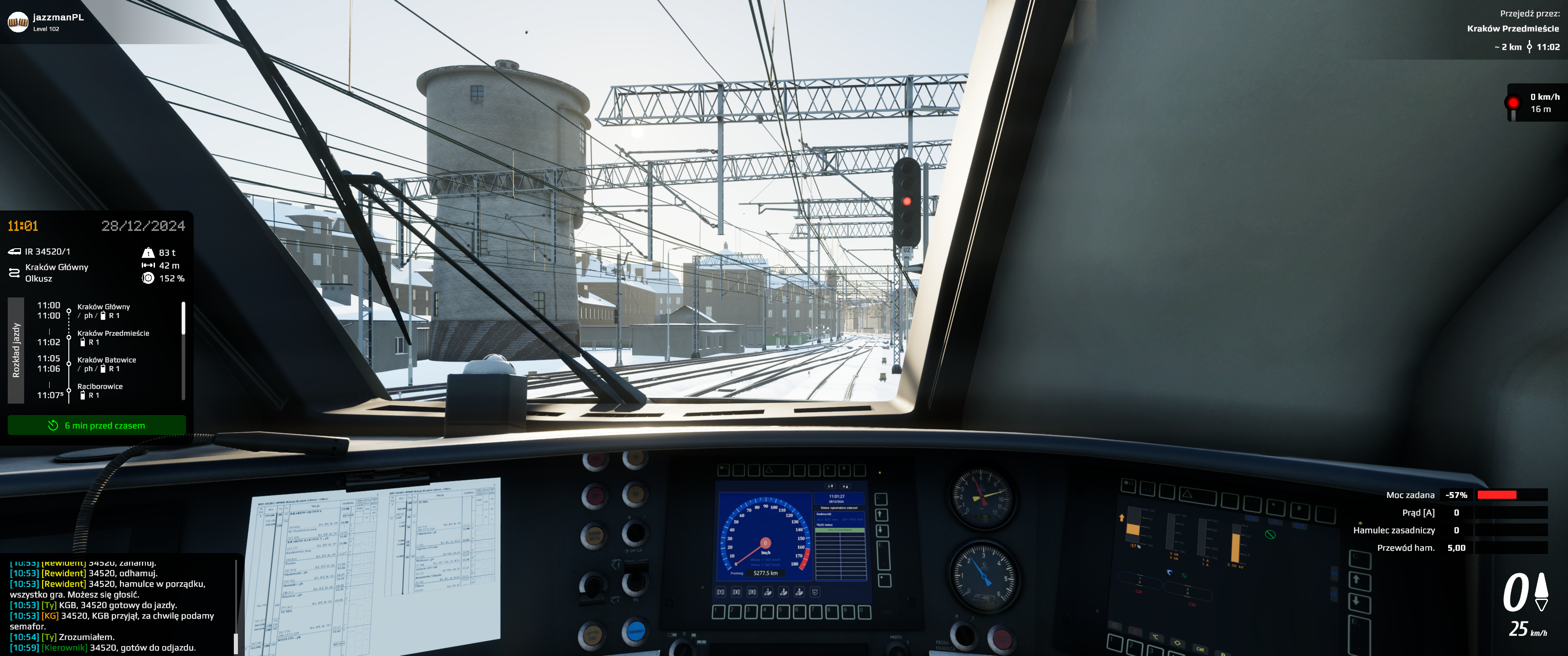
Task: Click the green '6 min przed czasem' bar
Action: click(97, 425)
